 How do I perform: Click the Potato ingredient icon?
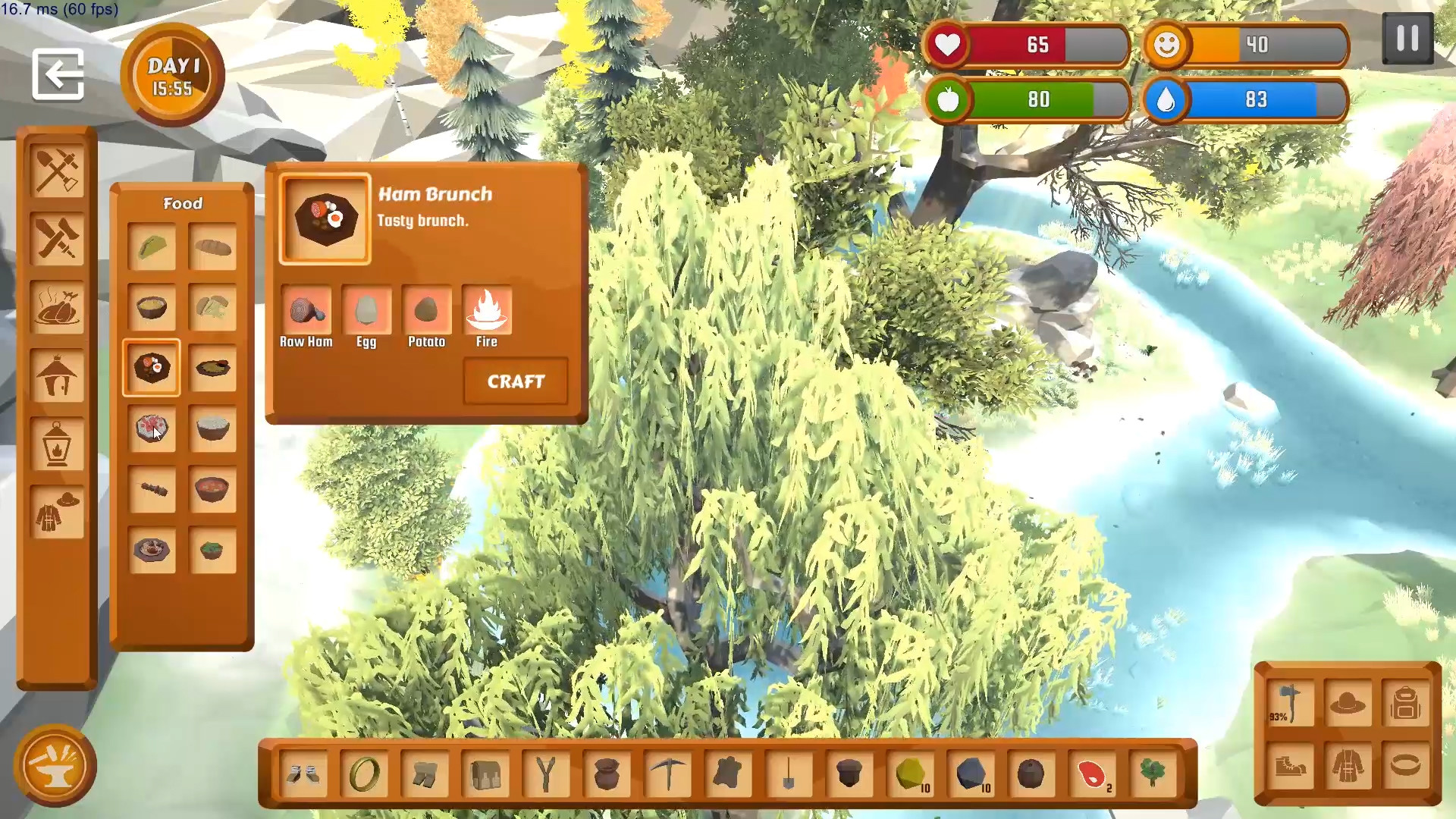(x=427, y=309)
